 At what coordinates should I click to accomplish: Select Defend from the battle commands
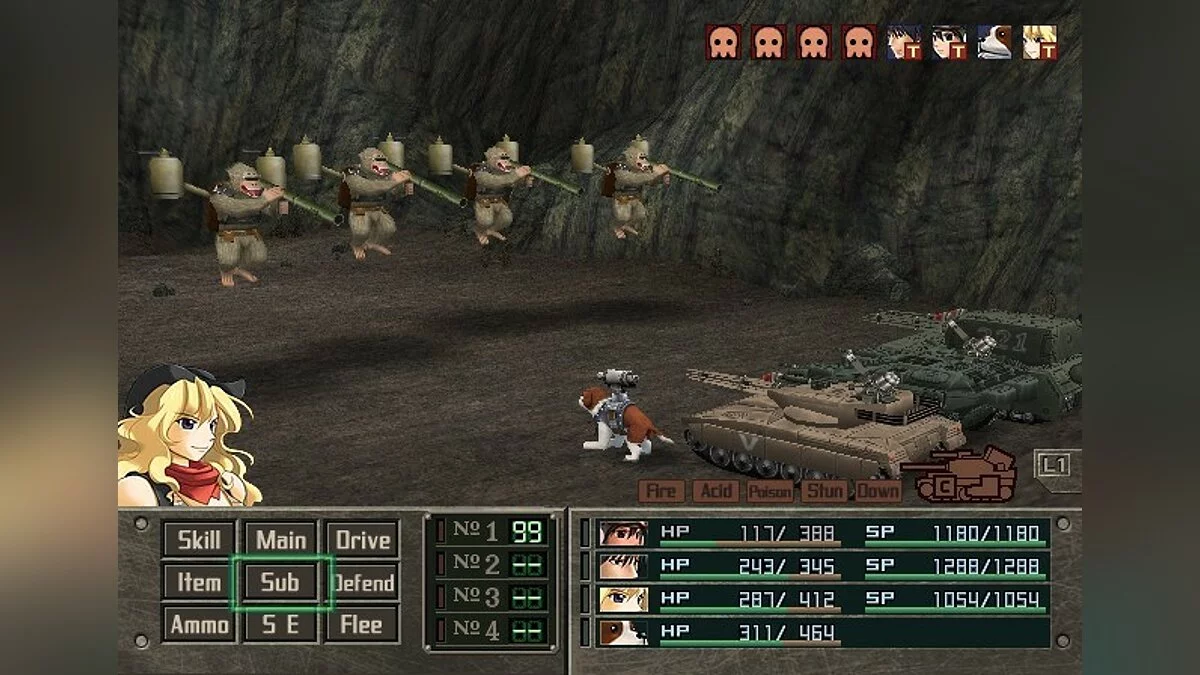point(362,582)
